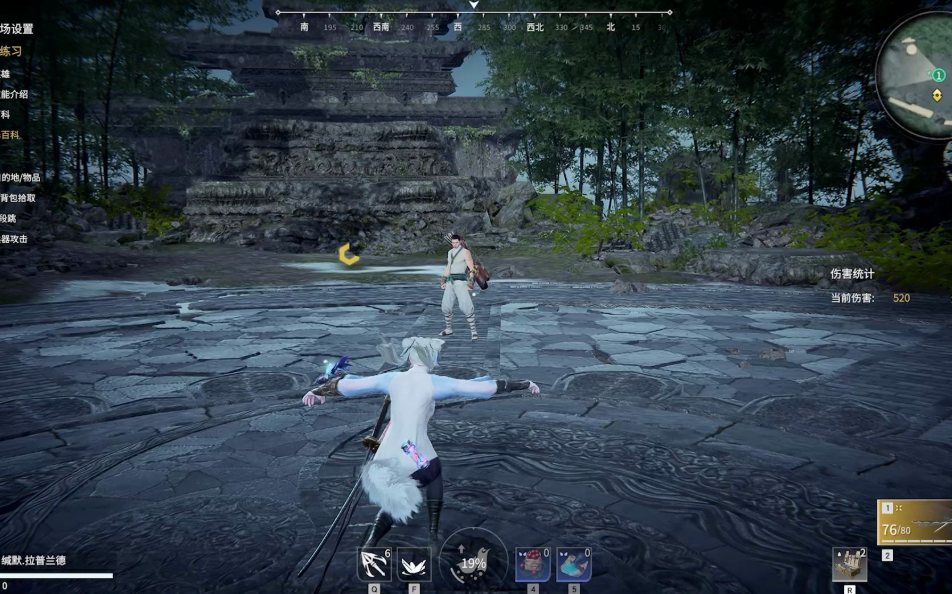Activate the white burst ability icon
Image resolution: width=952 pixels, height=594 pixels.
[414, 564]
